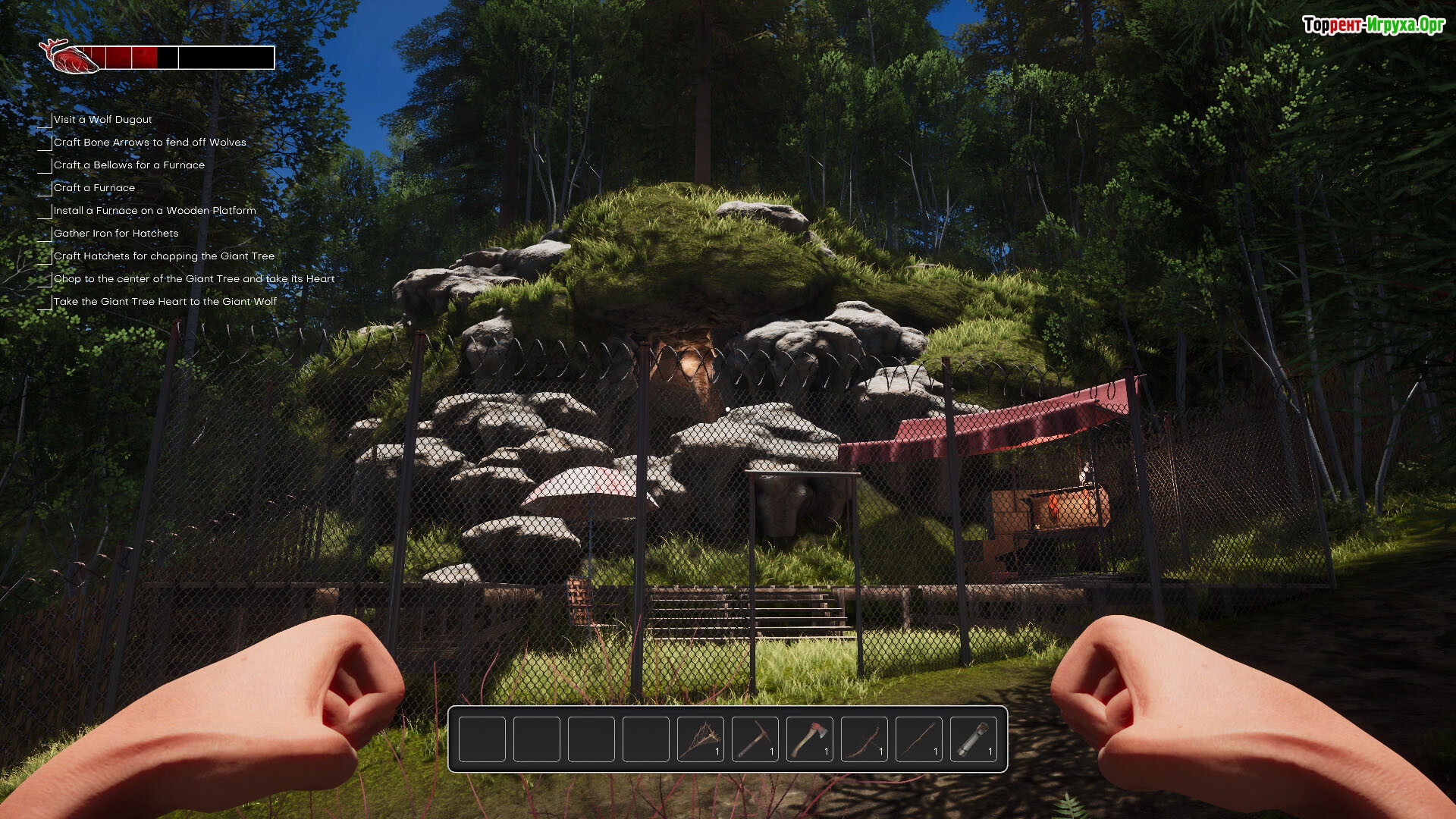Equip the thin wooden spear slot

(x=918, y=739)
